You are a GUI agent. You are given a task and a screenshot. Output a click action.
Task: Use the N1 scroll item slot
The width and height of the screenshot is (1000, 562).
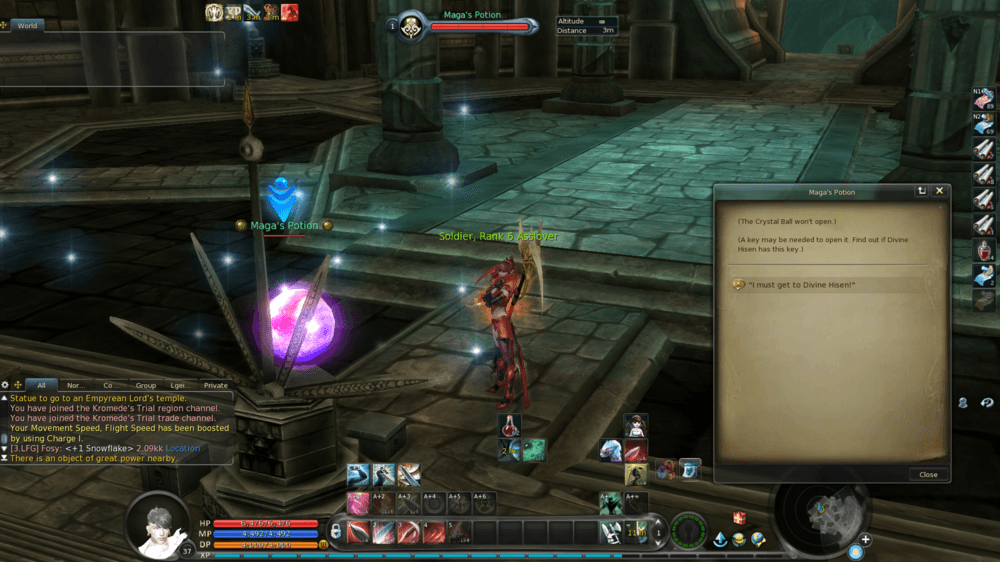coord(984,98)
